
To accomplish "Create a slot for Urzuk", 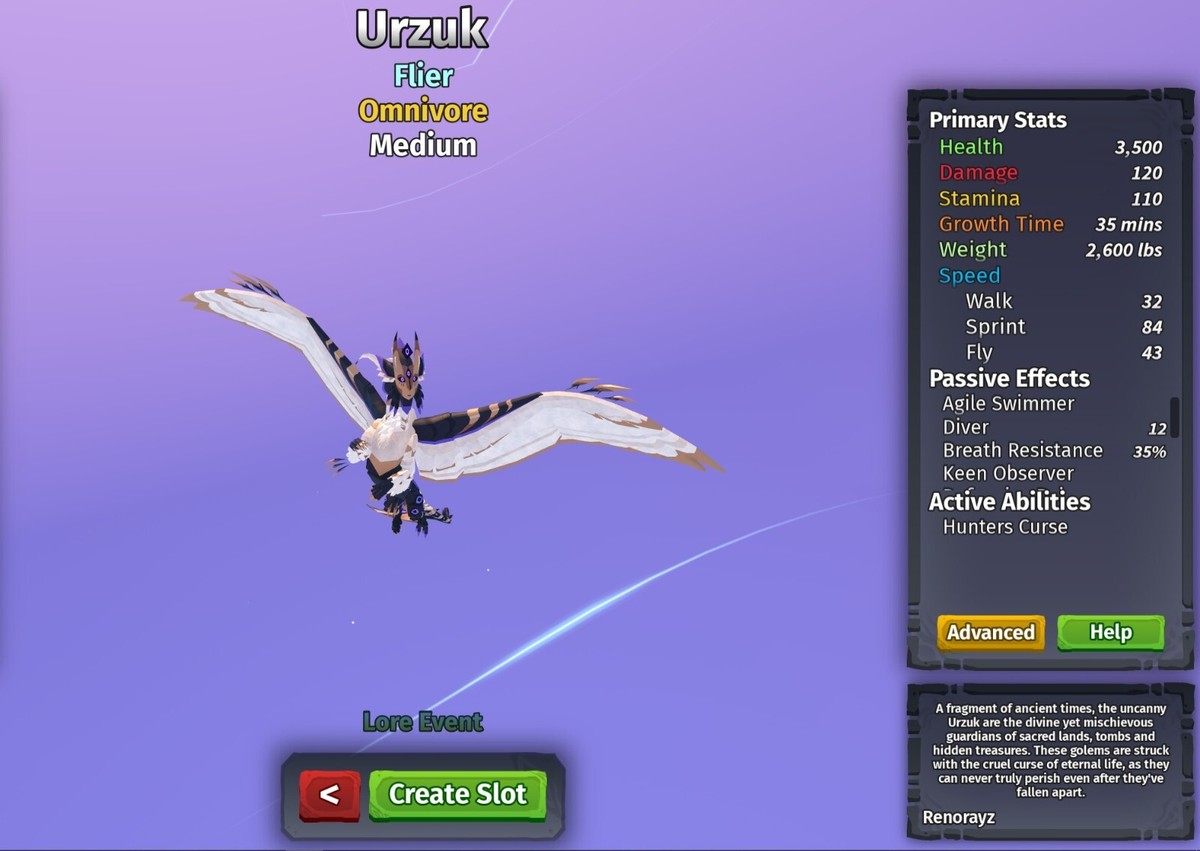I will [x=457, y=794].
